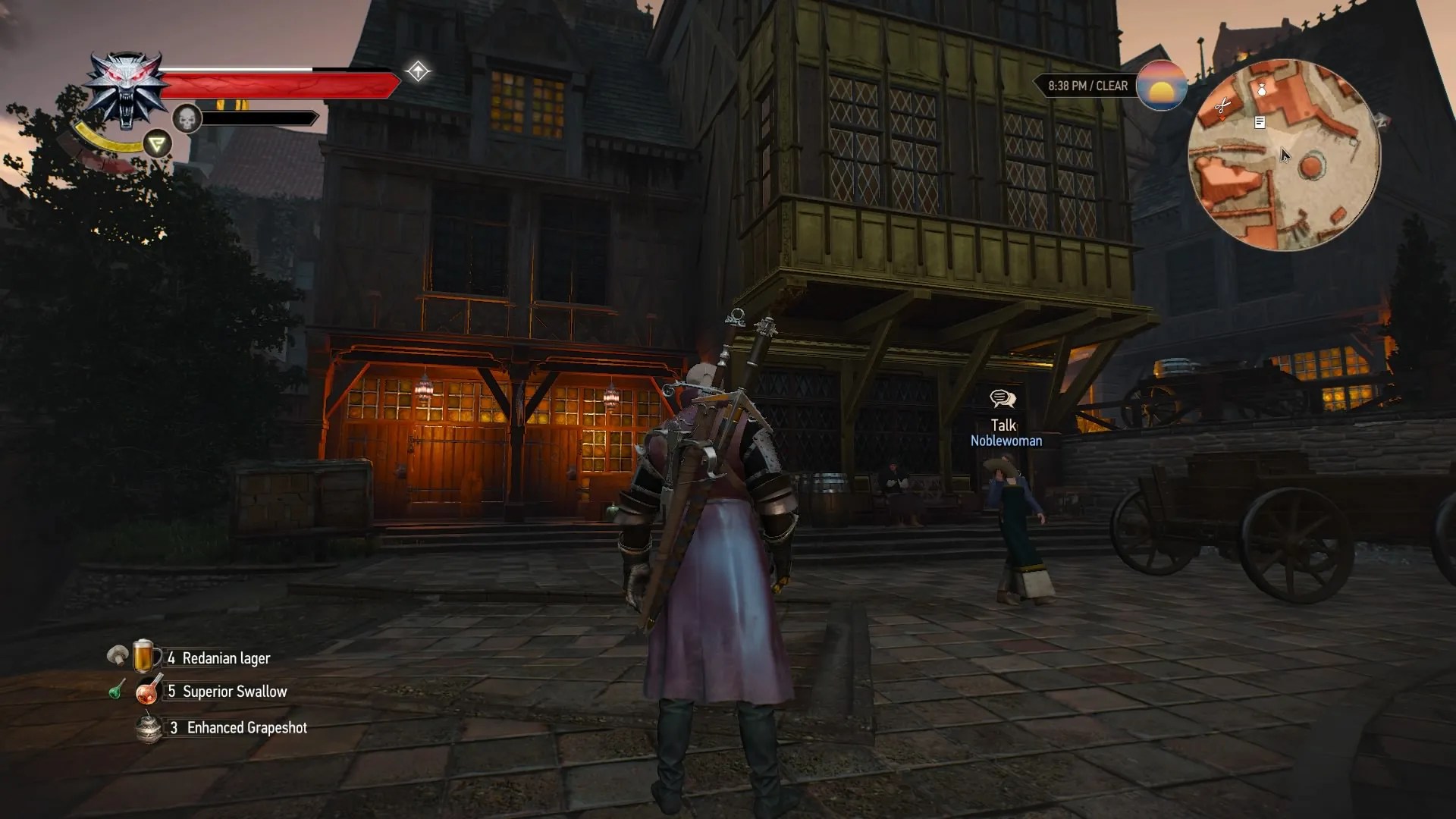Select the active Witcher sign icon
1456x819 pixels.
click(156, 143)
